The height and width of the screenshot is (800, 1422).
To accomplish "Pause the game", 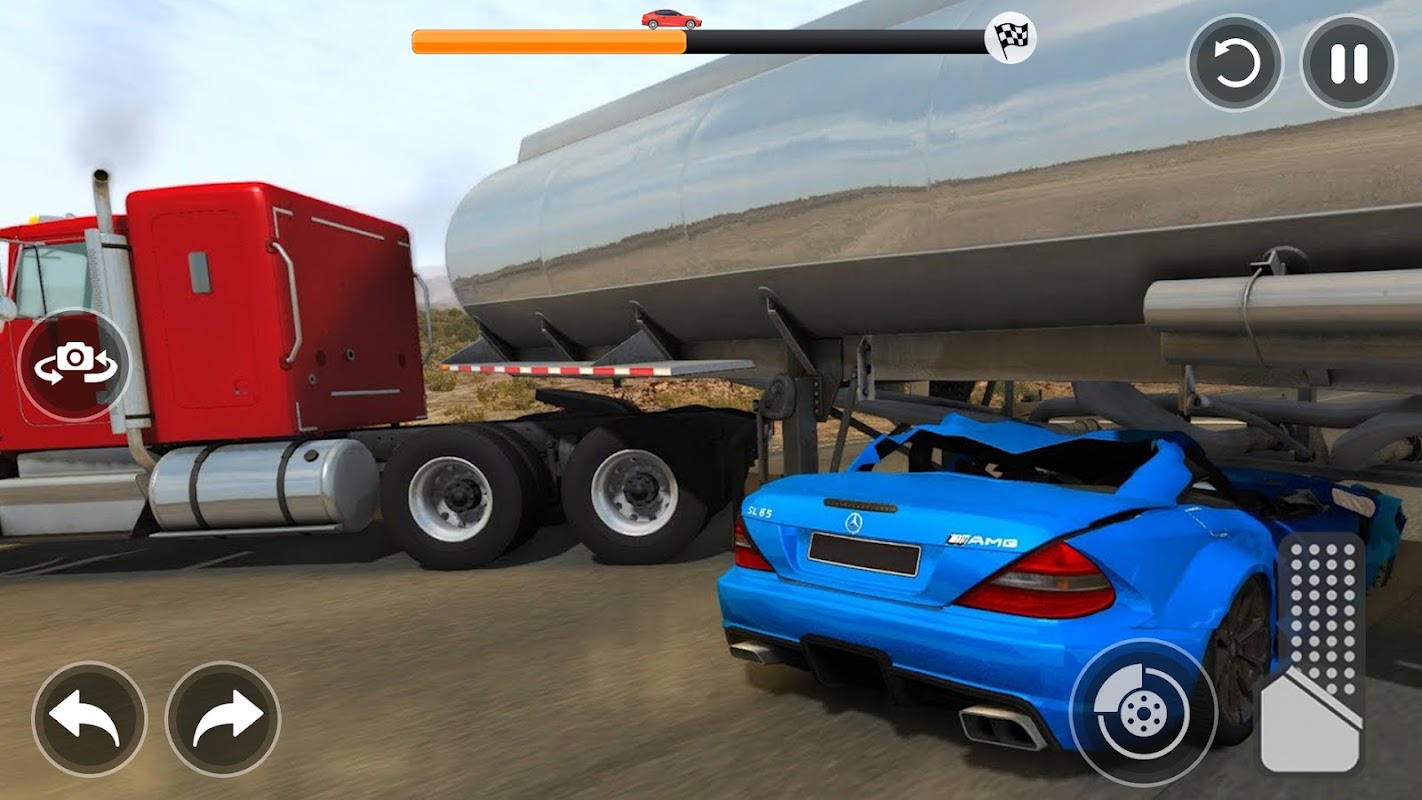I will 1348,63.
